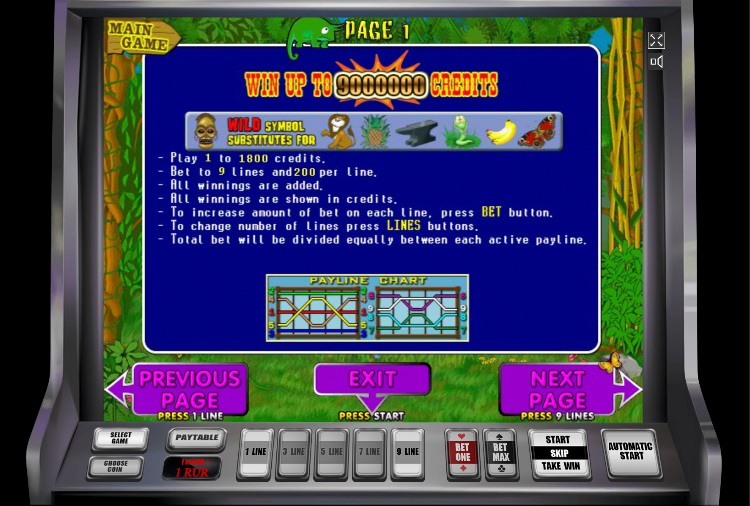
Task: Toggle the Paytable button
Action: point(195,438)
